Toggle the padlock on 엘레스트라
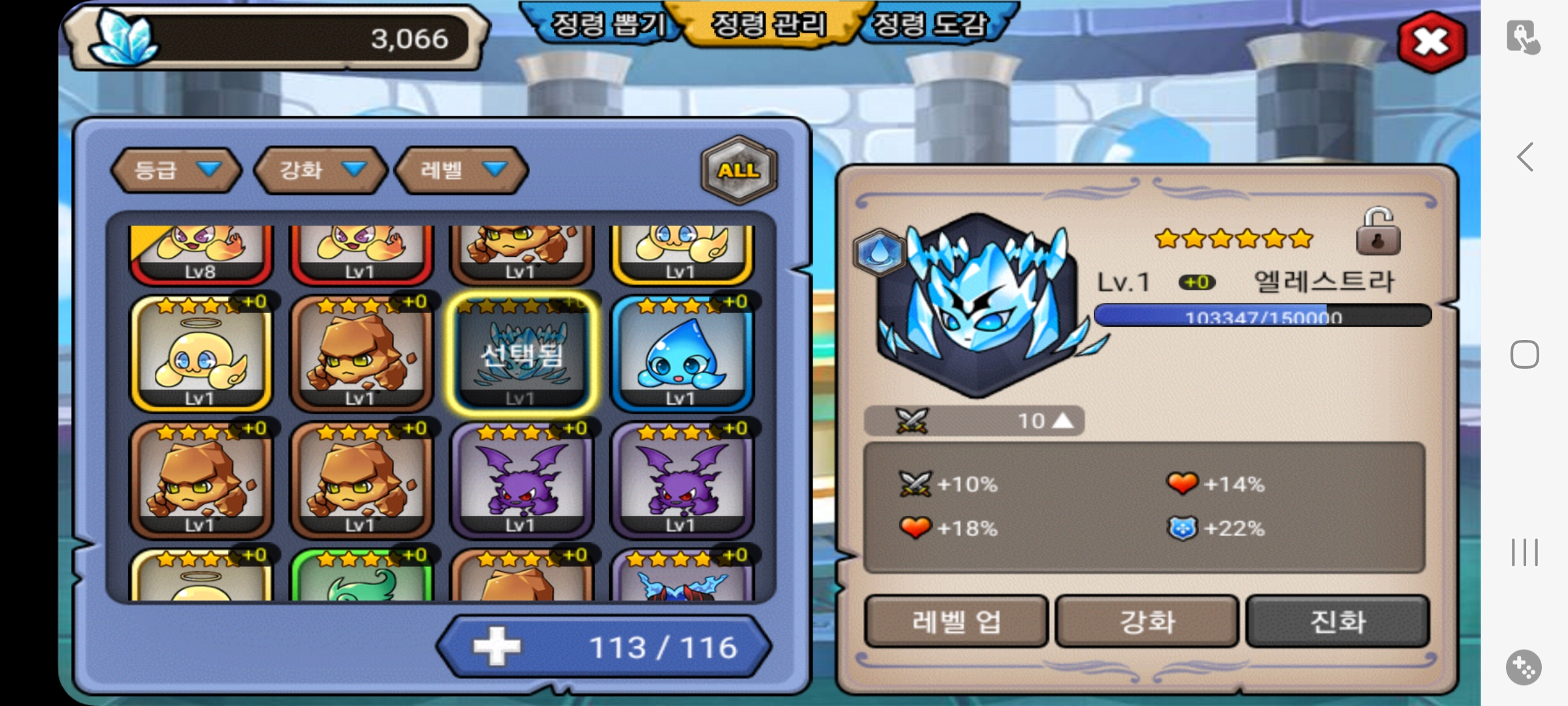 point(1378,233)
